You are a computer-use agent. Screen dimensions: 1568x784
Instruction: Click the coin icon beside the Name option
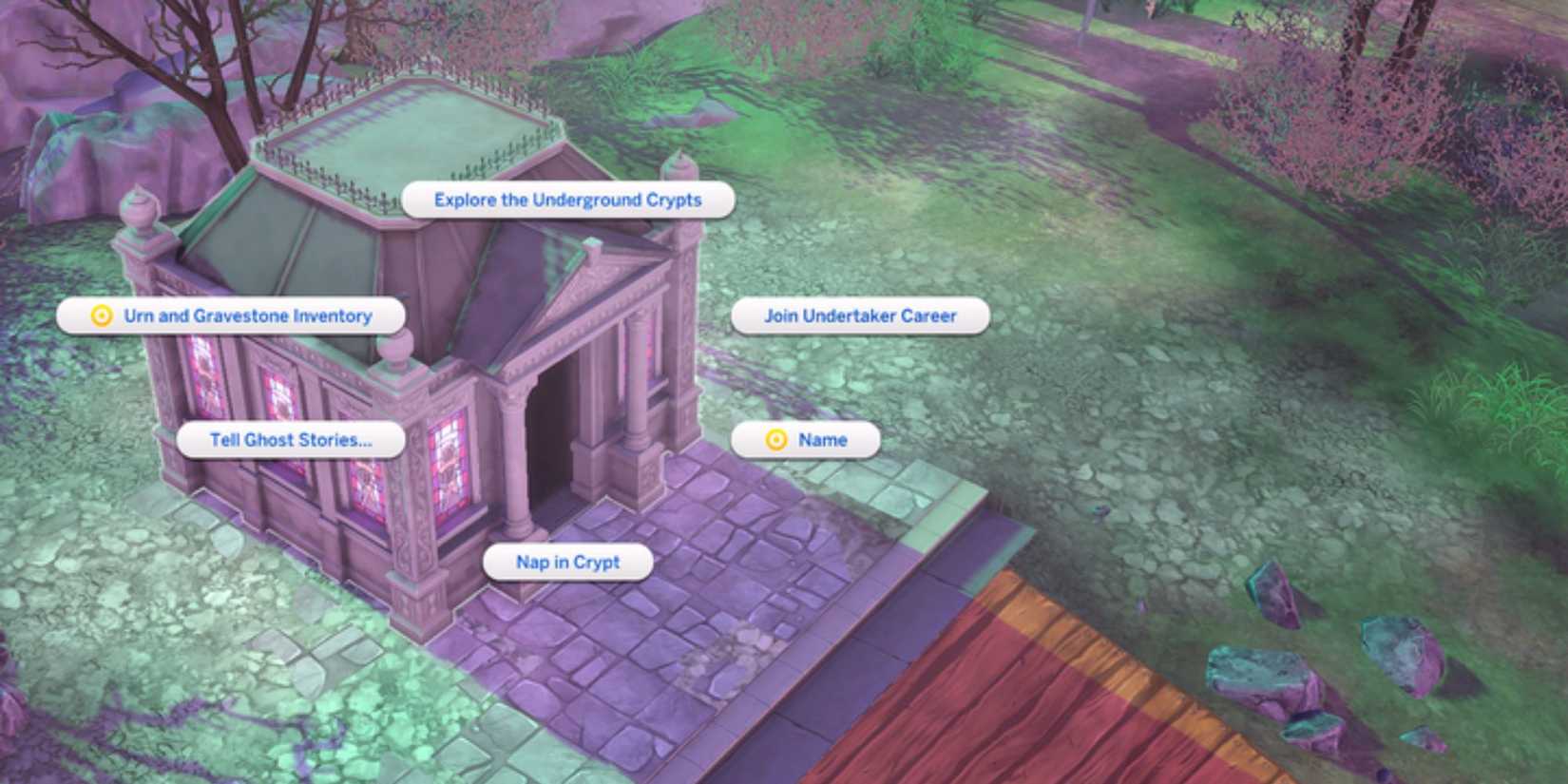[x=777, y=440]
